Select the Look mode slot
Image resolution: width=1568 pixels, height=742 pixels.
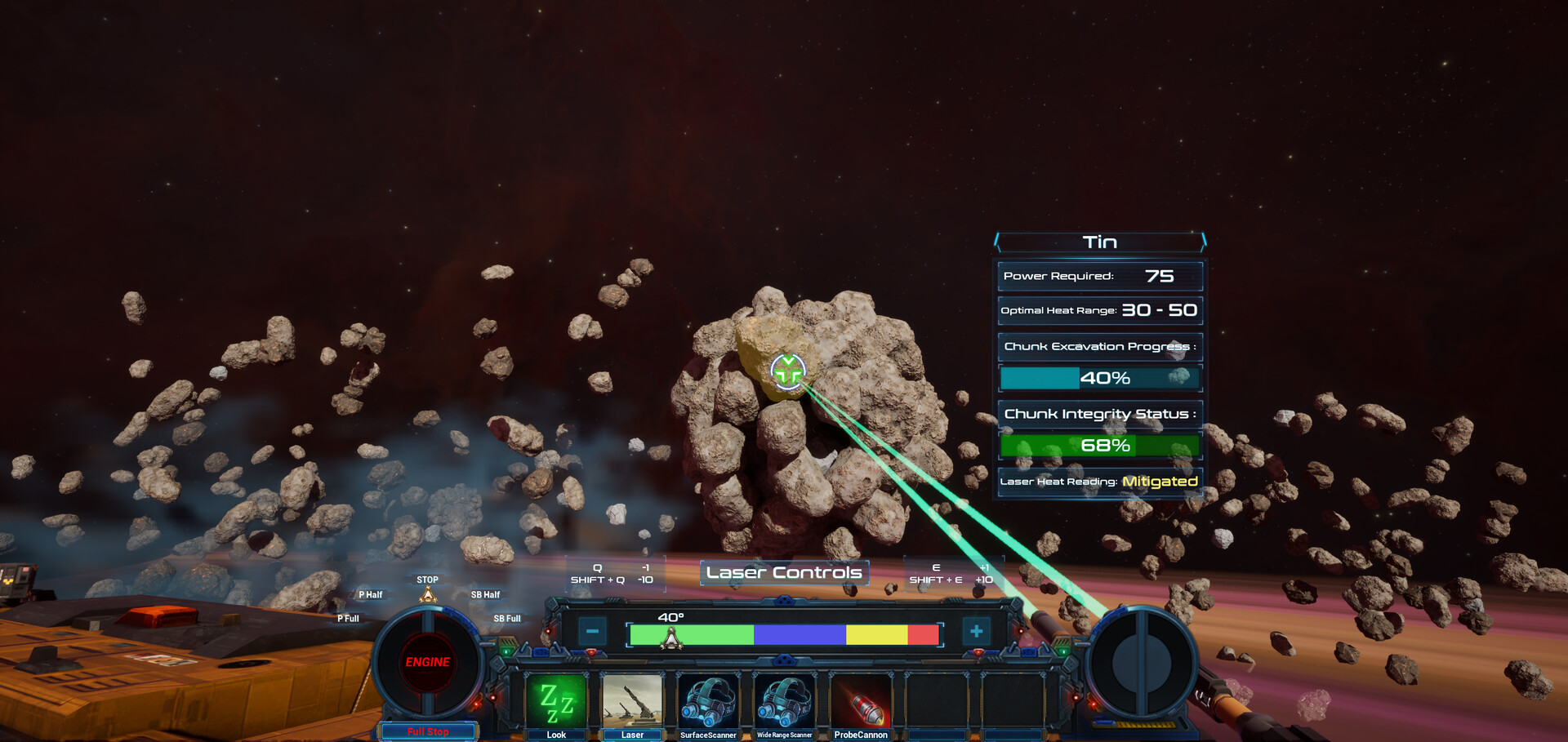click(555, 702)
